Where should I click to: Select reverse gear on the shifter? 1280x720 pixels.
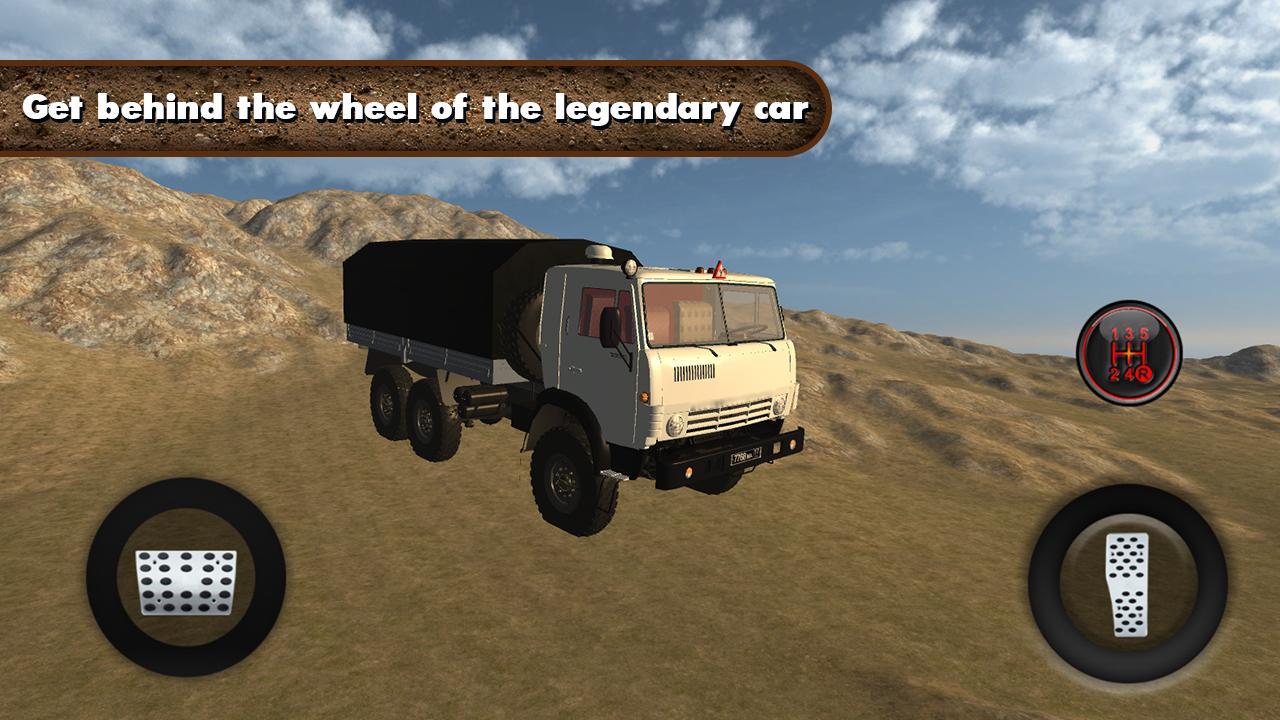(x=1145, y=374)
